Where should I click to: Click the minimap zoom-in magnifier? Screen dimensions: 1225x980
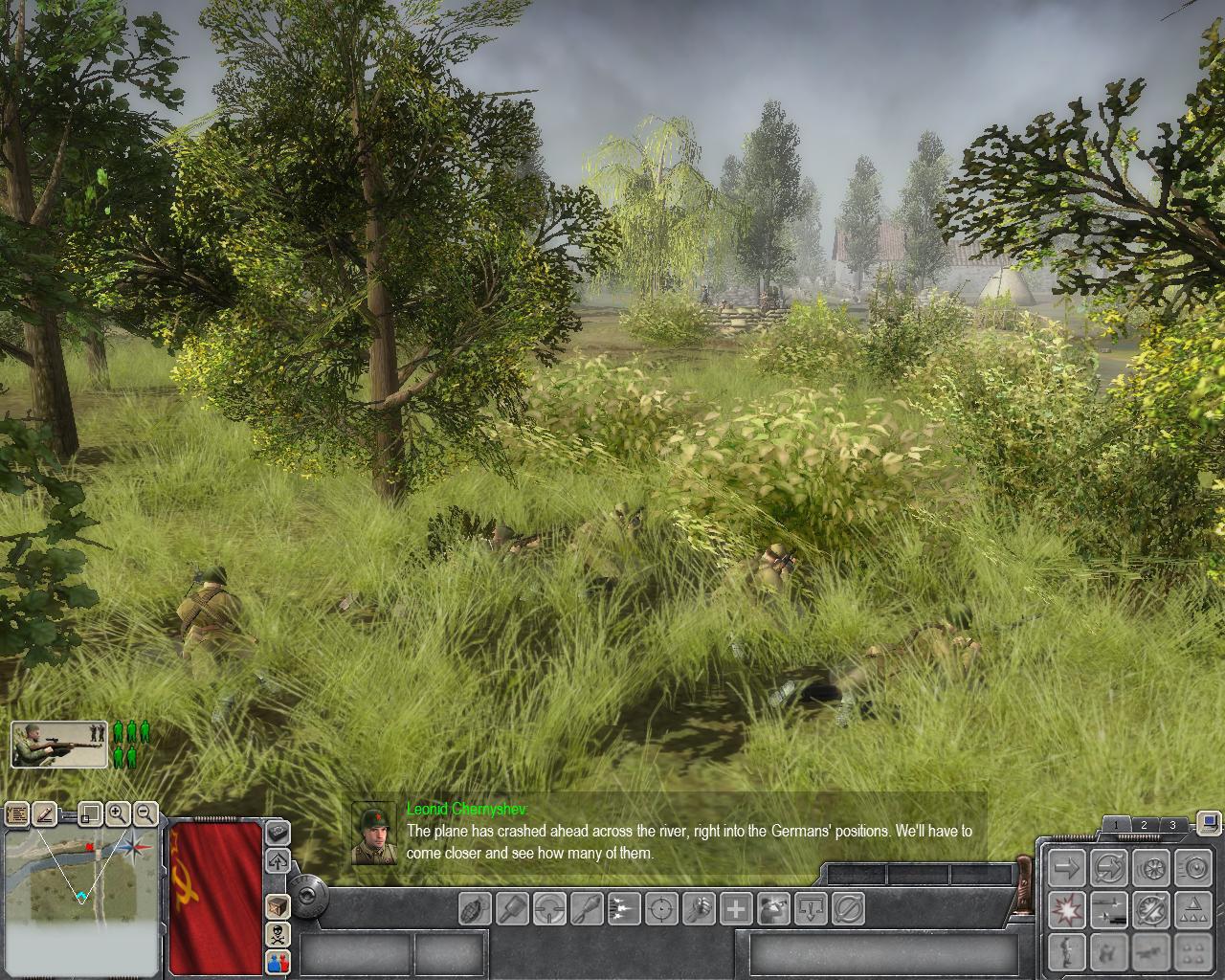pos(118,814)
